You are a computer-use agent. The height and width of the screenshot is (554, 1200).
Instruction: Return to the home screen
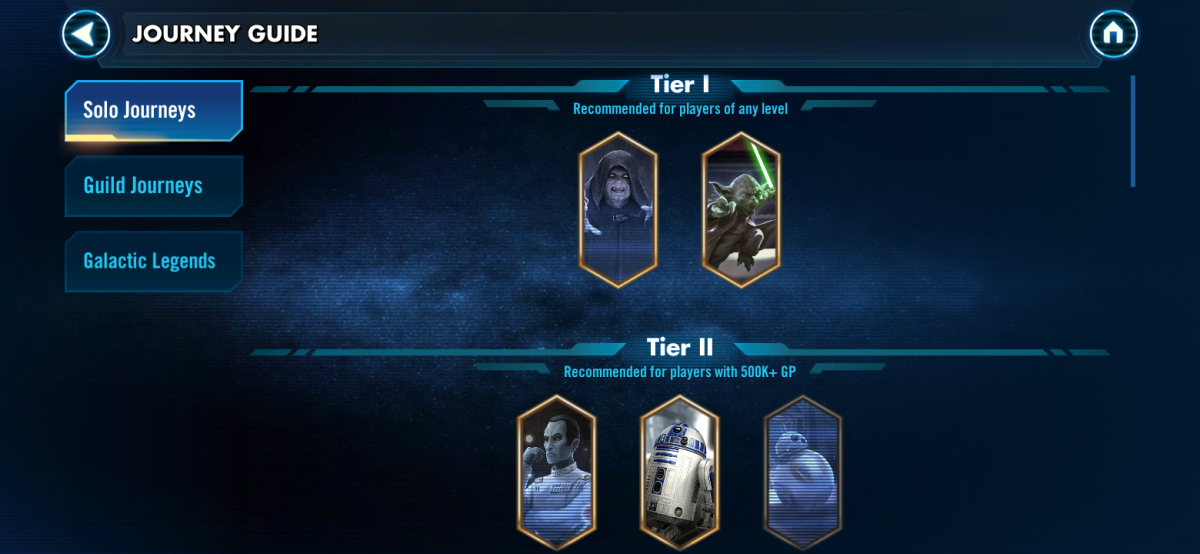1113,34
